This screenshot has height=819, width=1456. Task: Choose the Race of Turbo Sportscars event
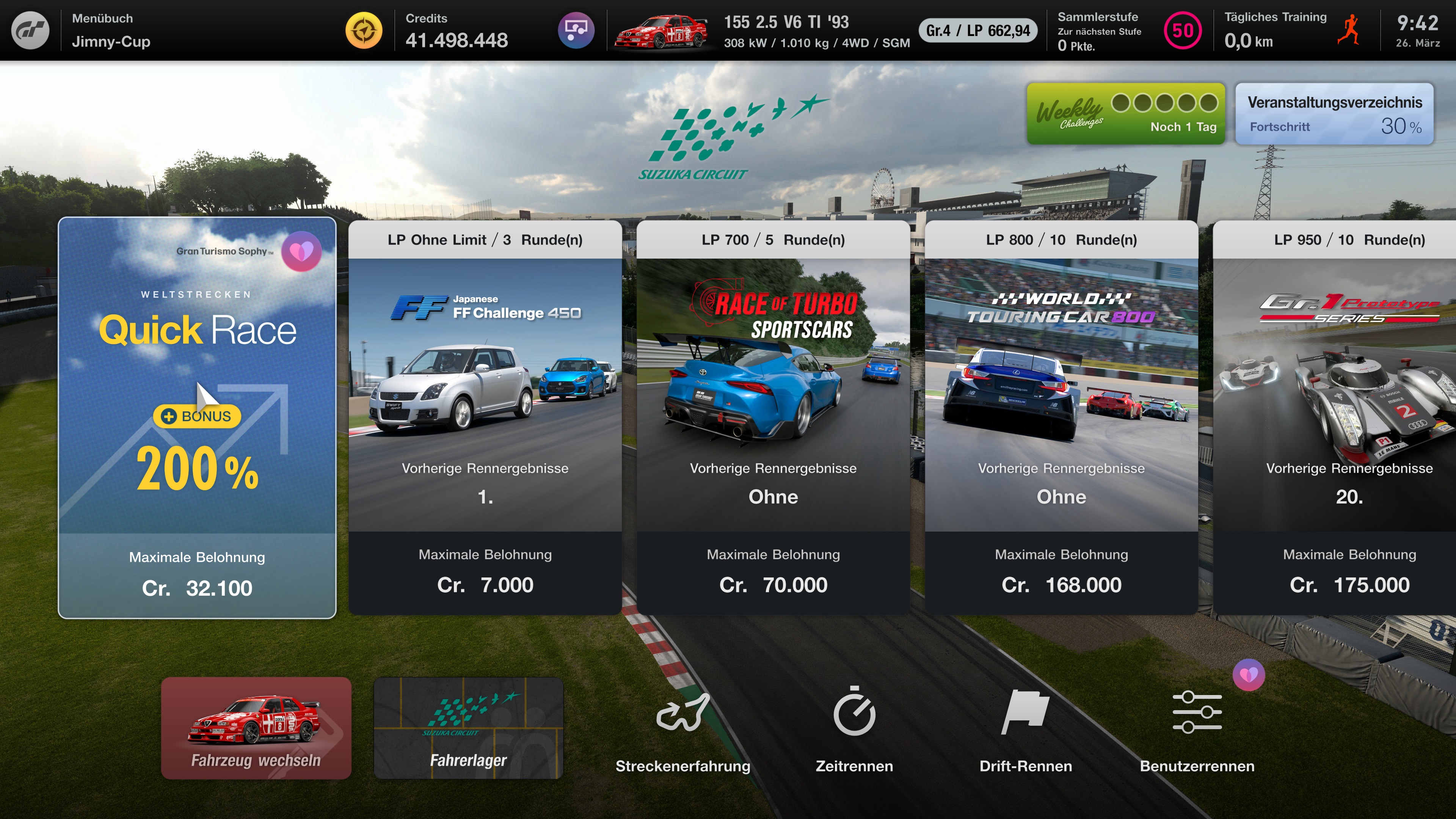pyautogui.click(x=773, y=417)
